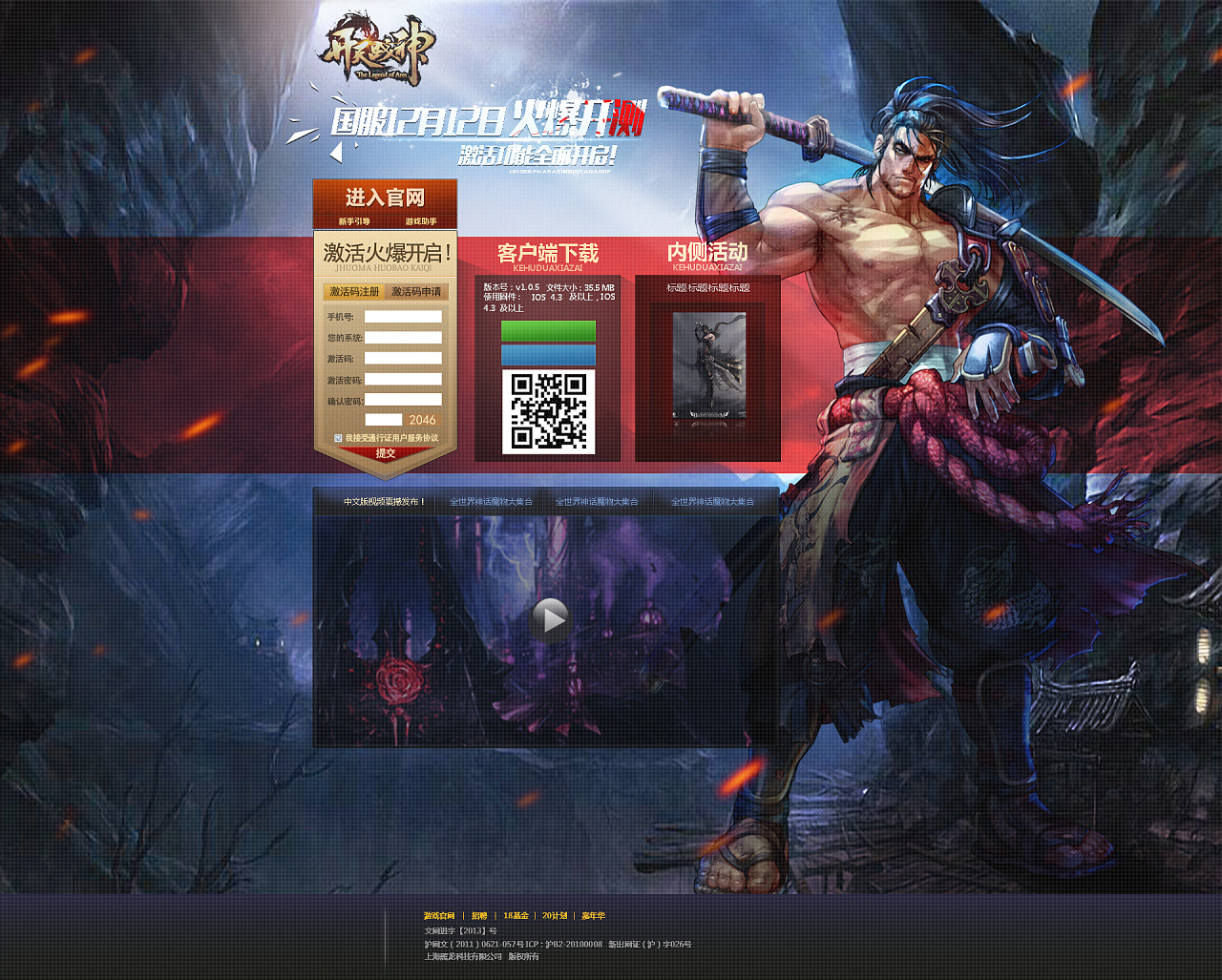
Task: Select the blue download bar under 客户端下载
Action: point(548,355)
